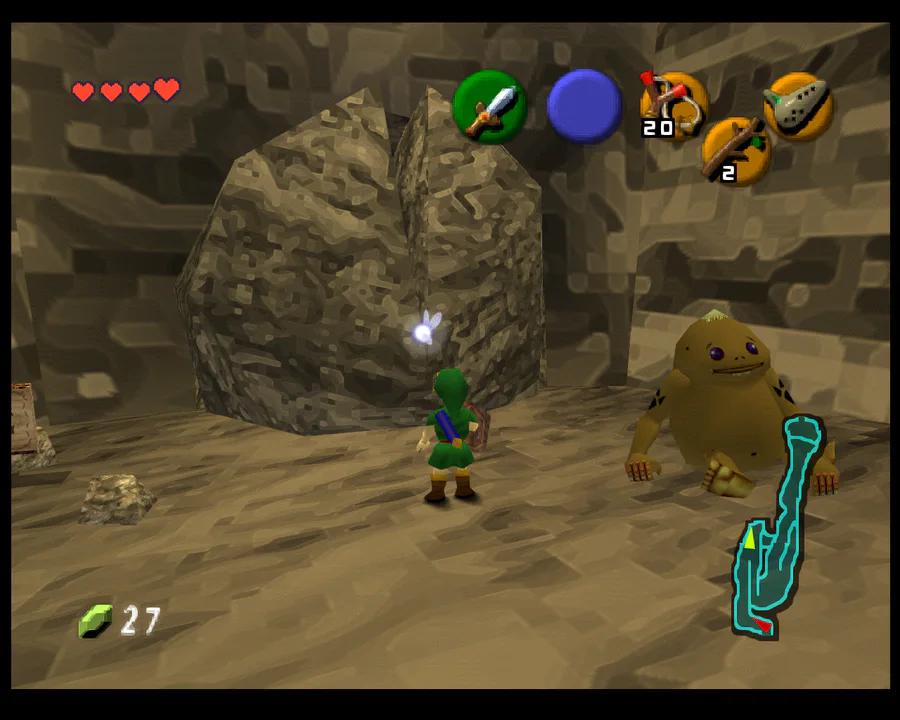This screenshot has height=720, width=900.
Task: Select the green sword action button
Action: click(490, 107)
